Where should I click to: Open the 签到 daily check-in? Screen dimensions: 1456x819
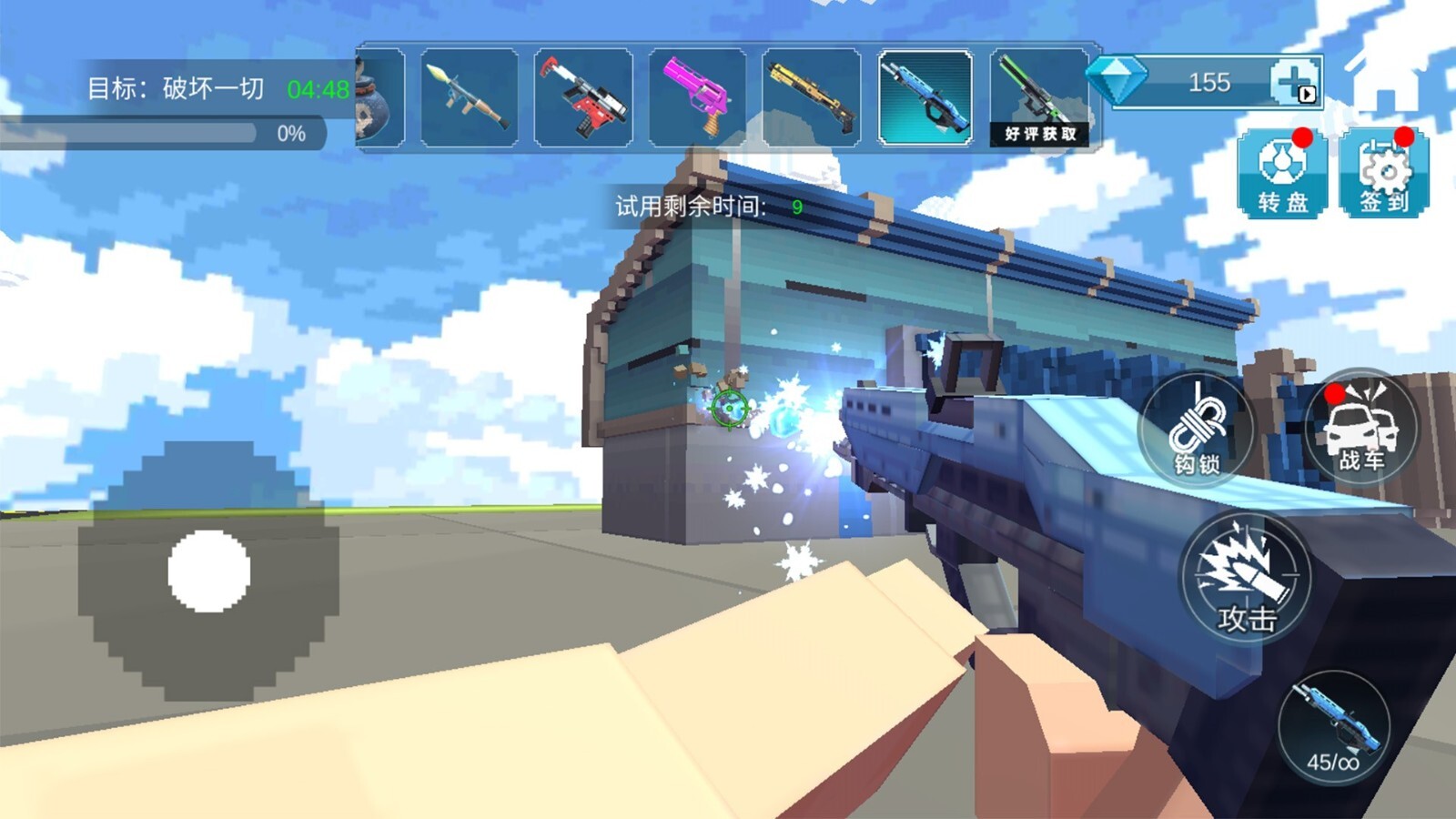point(1384,173)
